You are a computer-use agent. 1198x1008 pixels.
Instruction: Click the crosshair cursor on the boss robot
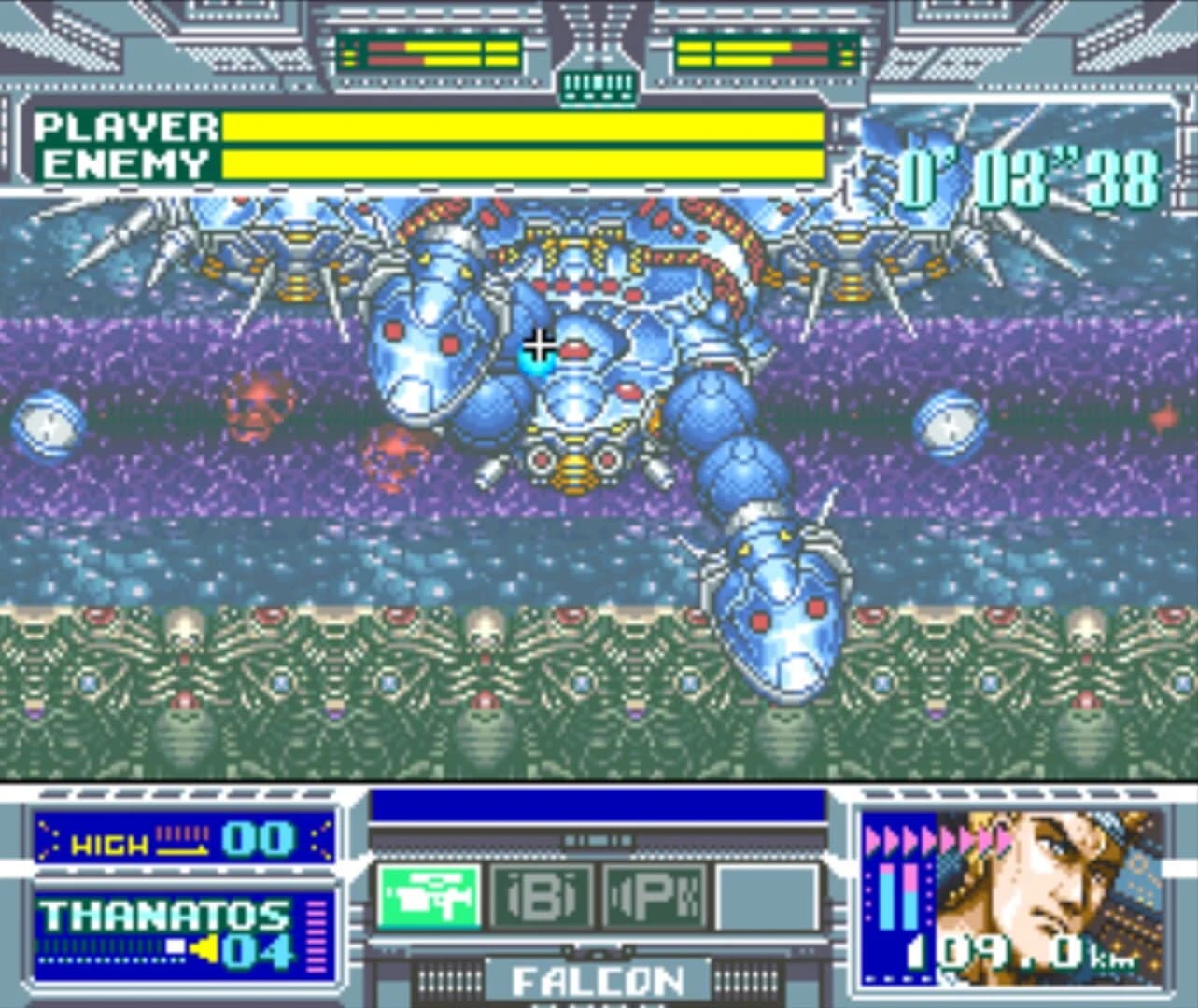[x=540, y=346]
